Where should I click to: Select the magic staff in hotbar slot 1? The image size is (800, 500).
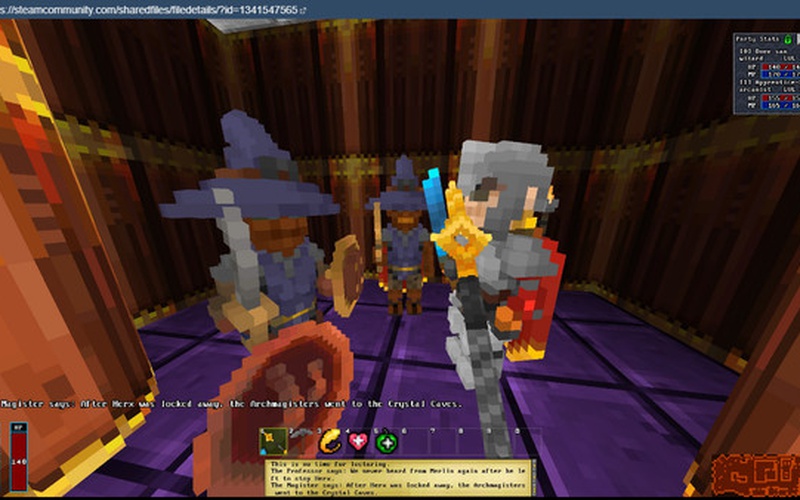click(x=273, y=442)
